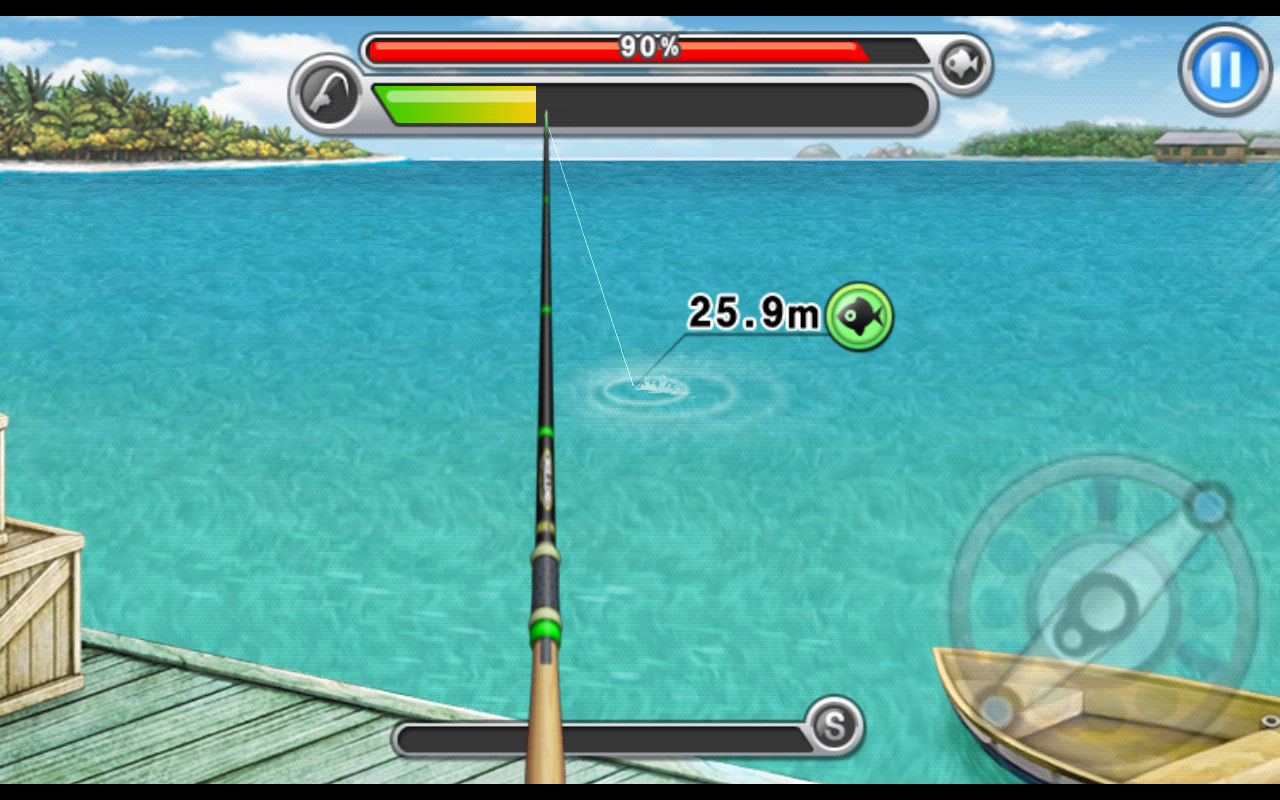
Task: Tap the green fish distance marker
Action: tap(859, 316)
